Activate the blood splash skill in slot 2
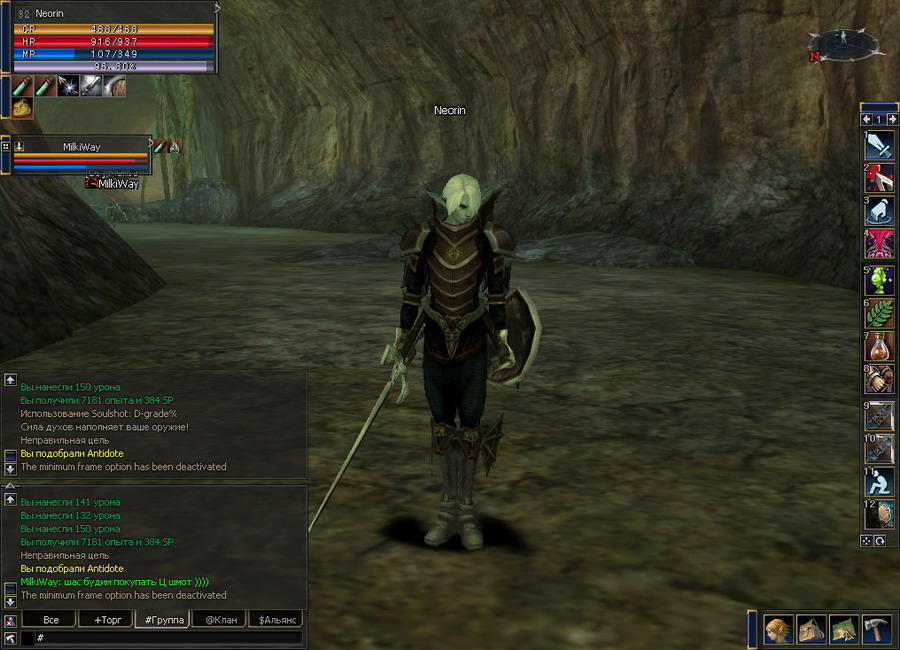Viewport: 900px width, 650px height. 879,178
